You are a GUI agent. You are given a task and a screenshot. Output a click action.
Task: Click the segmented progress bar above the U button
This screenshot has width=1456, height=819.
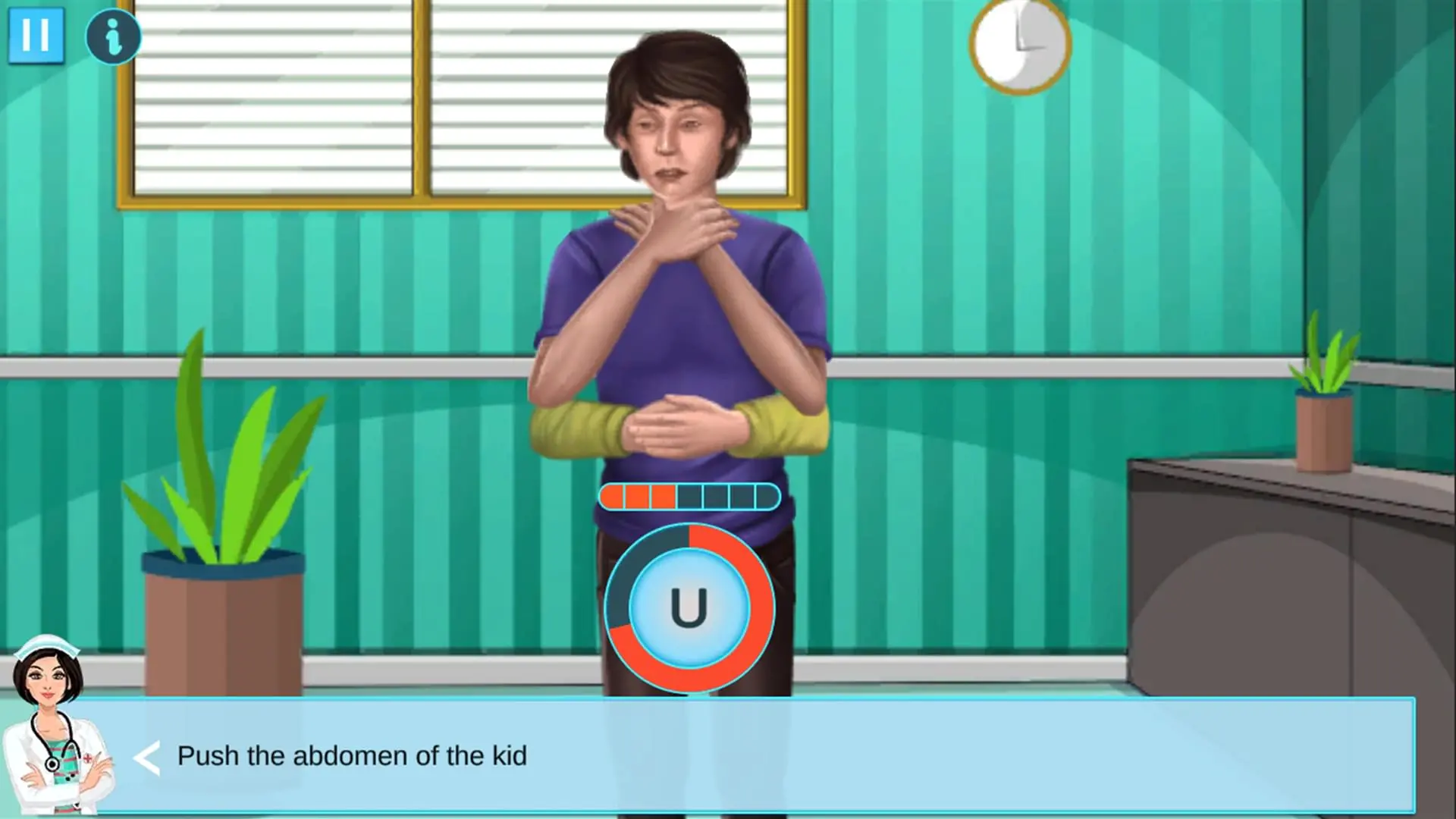coord(690,495)
